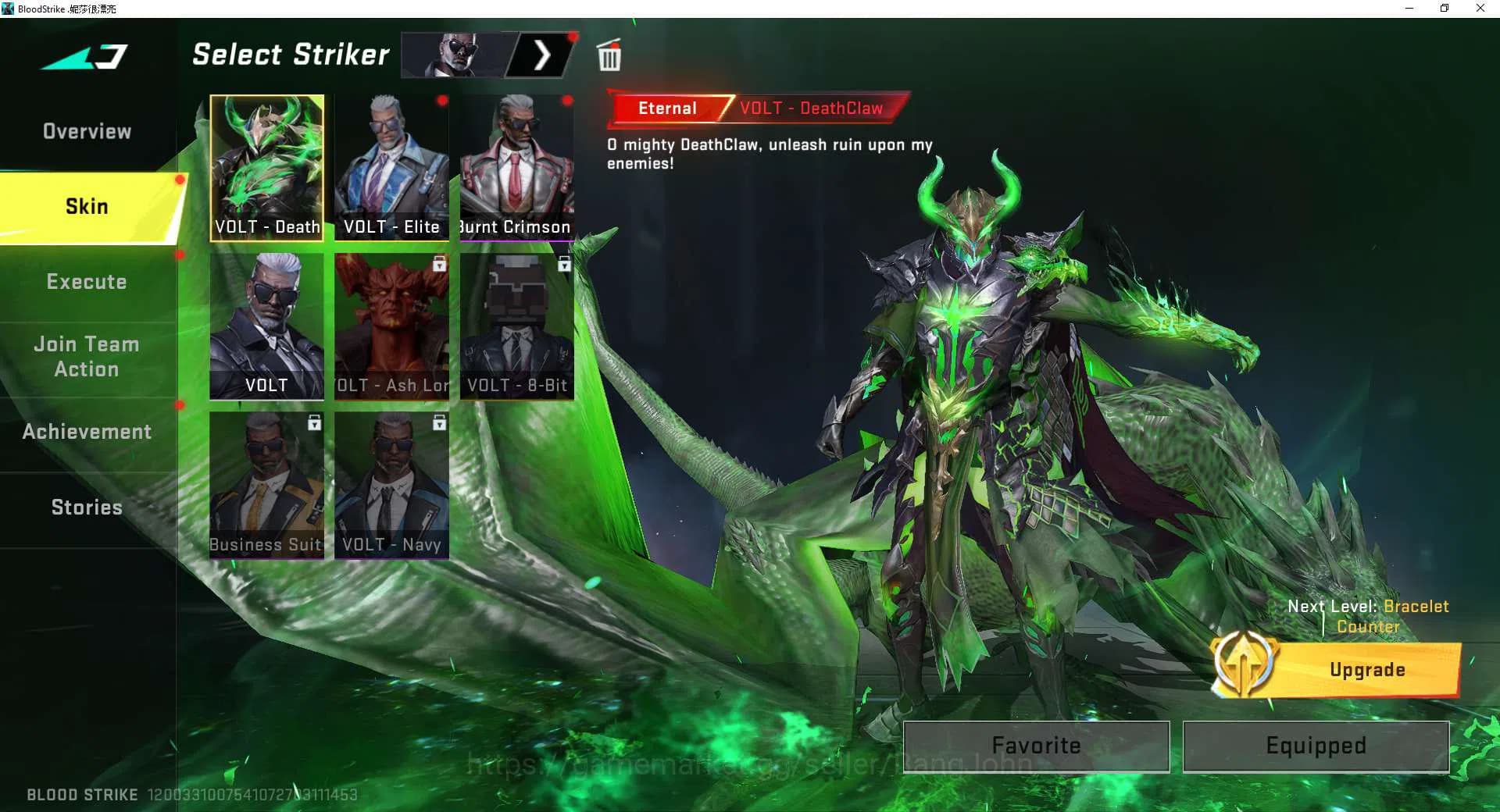Select the default VOLT skin
Viewport: 1500px width, 812px height.
click(266, 324)
